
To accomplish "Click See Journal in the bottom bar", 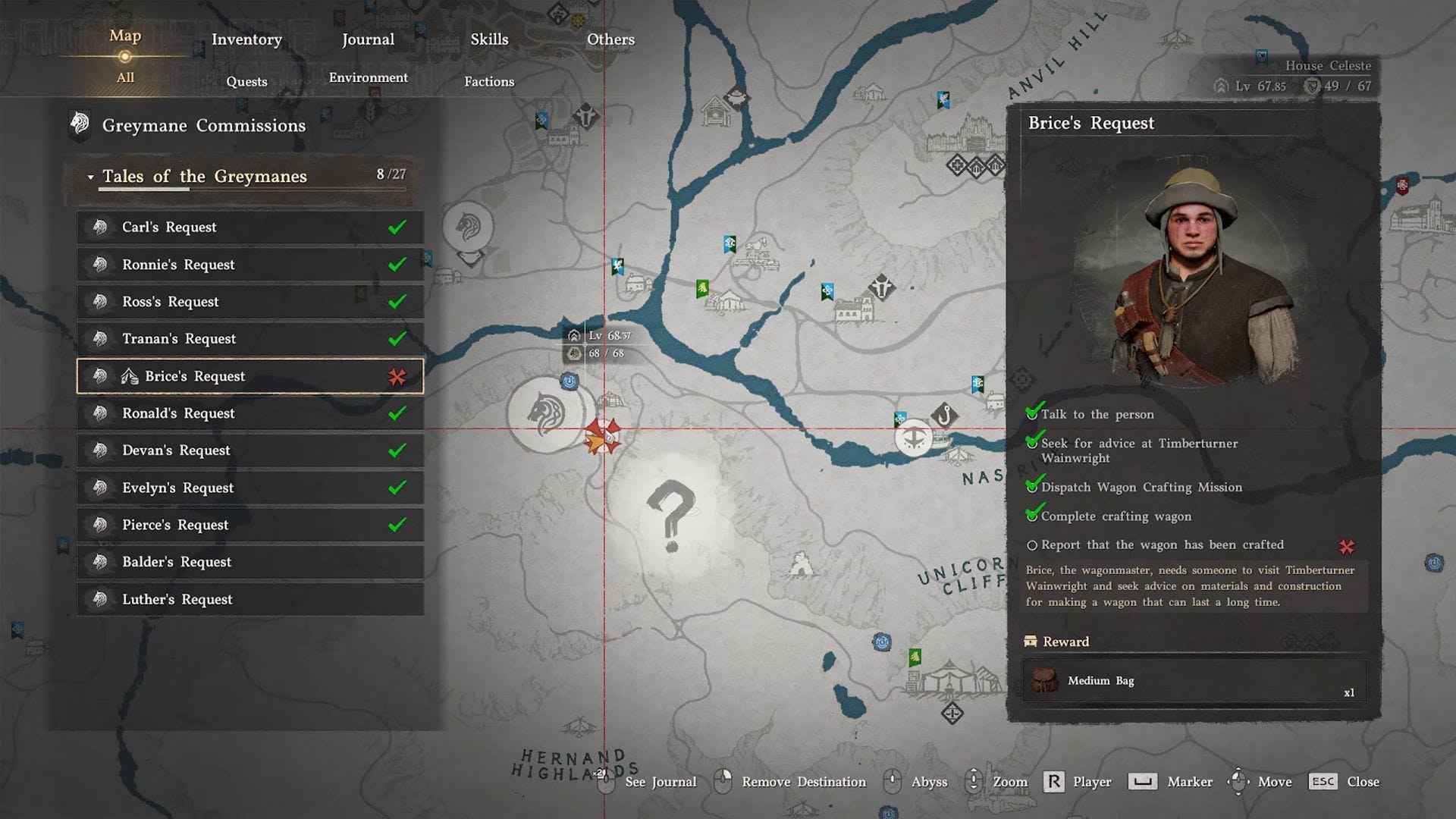I will tap(660, 781).
